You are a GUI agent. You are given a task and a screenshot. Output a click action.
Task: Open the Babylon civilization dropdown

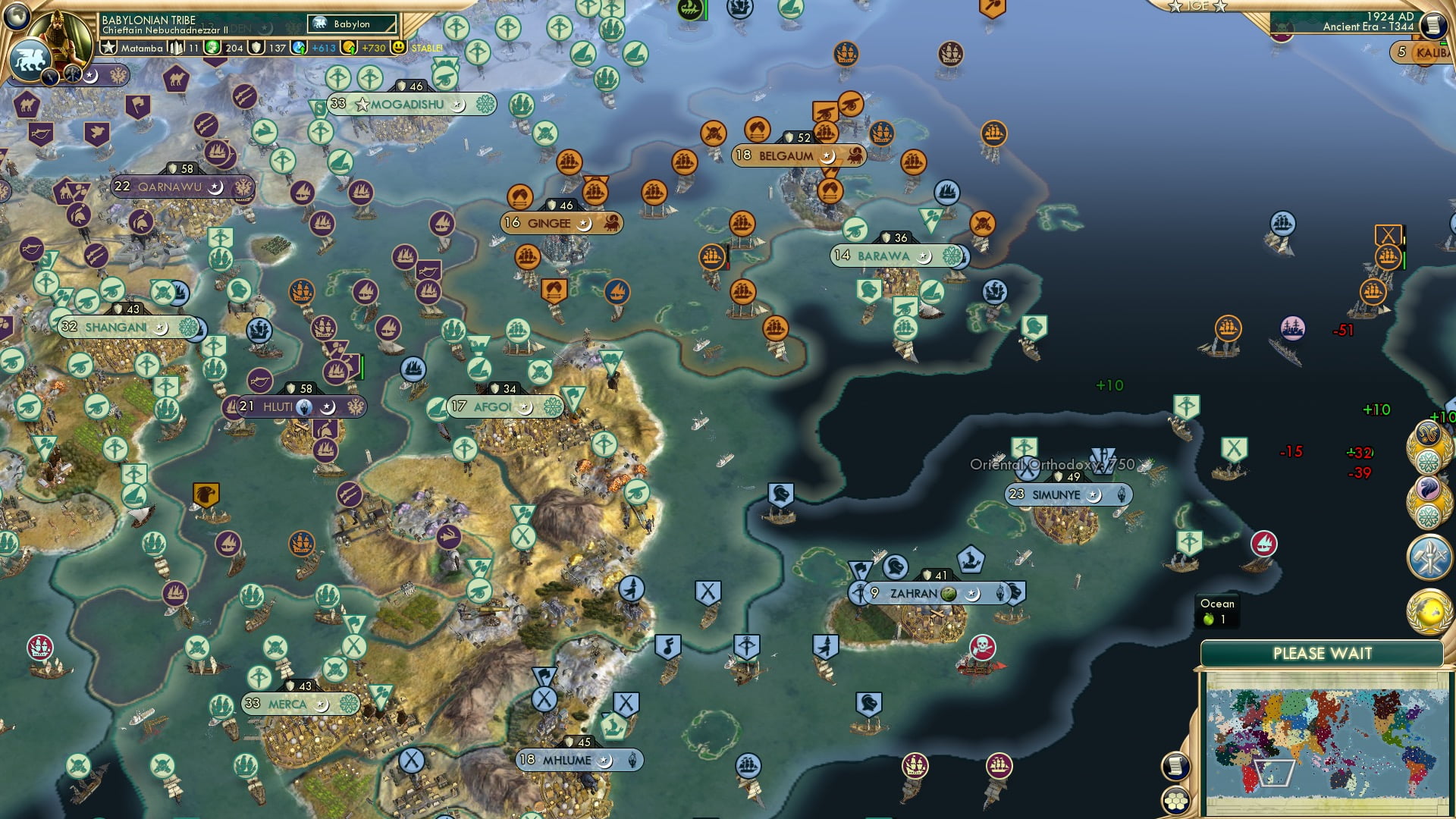point(350,24)
